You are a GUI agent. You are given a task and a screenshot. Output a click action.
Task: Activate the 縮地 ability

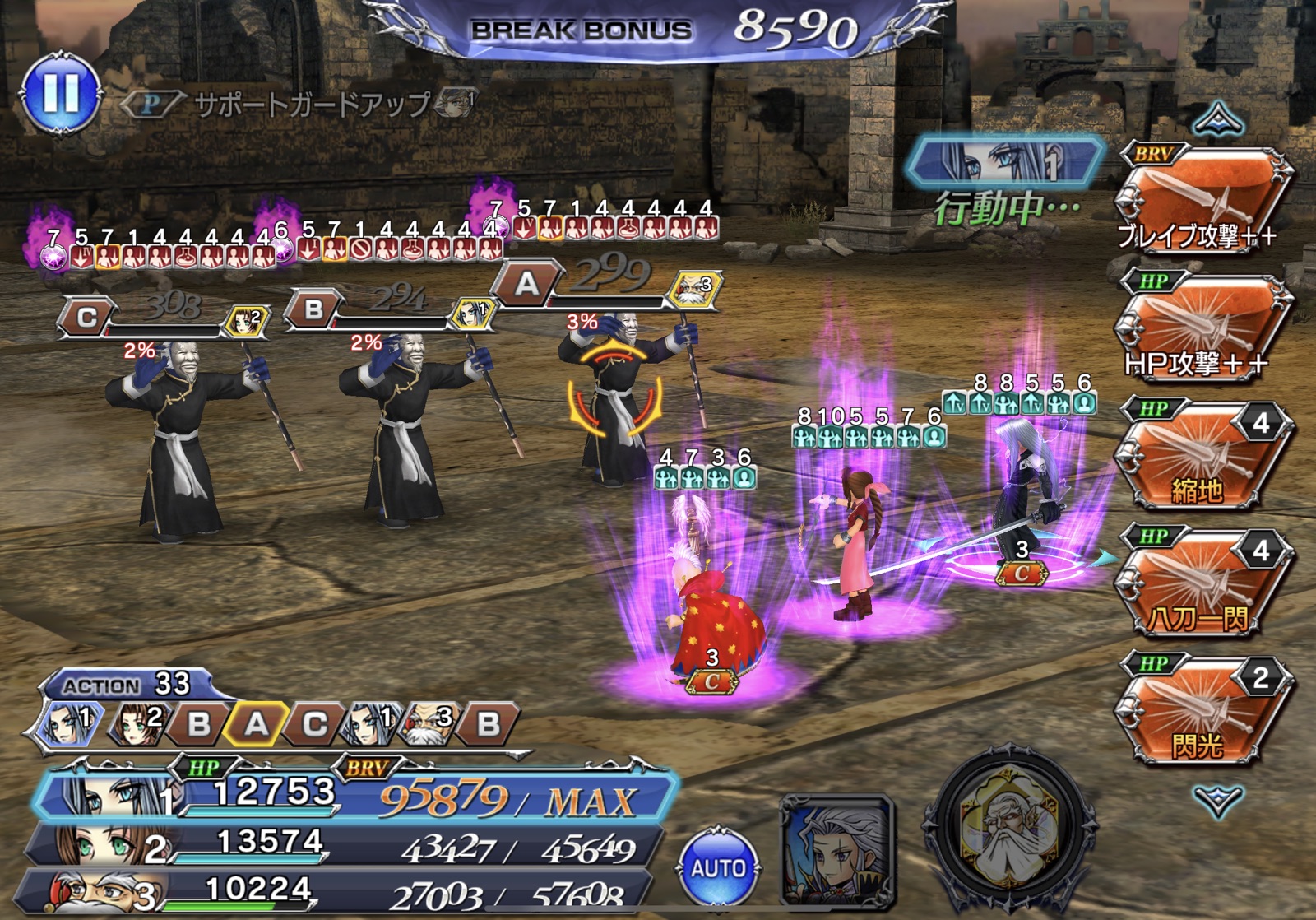(x=1203, y=457)
